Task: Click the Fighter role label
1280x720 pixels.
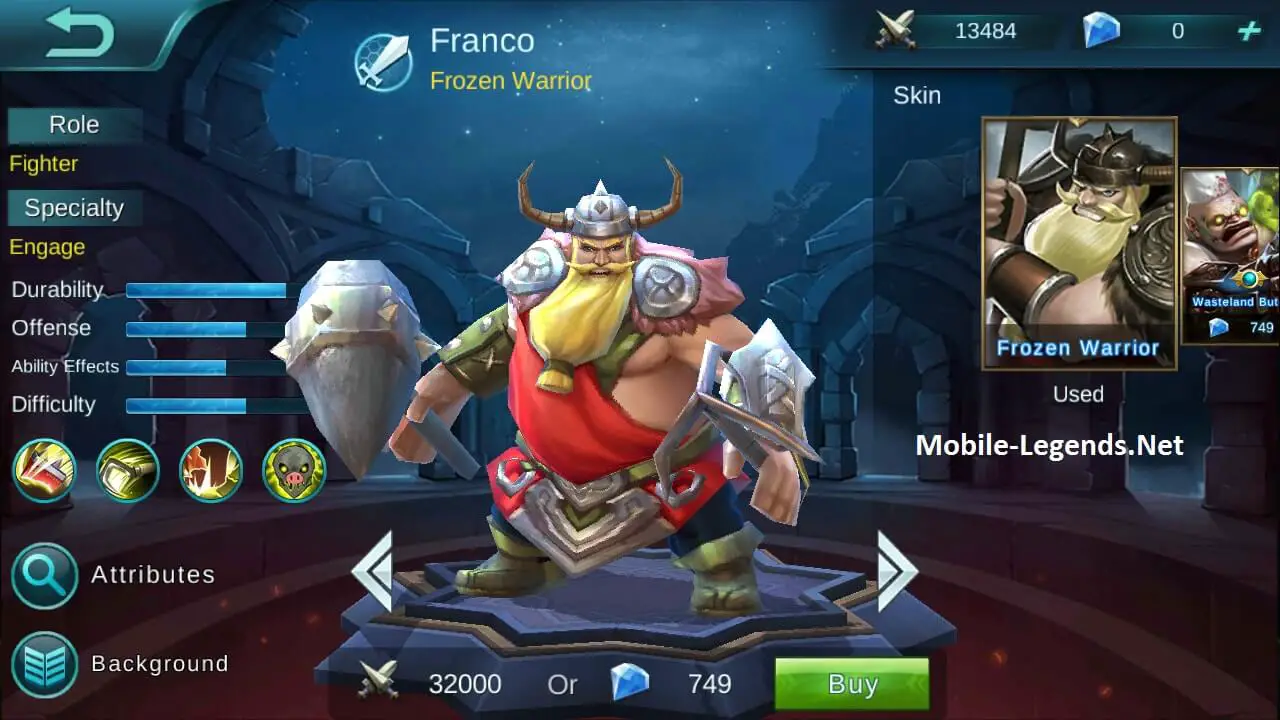Action: [x=42, y=163]
